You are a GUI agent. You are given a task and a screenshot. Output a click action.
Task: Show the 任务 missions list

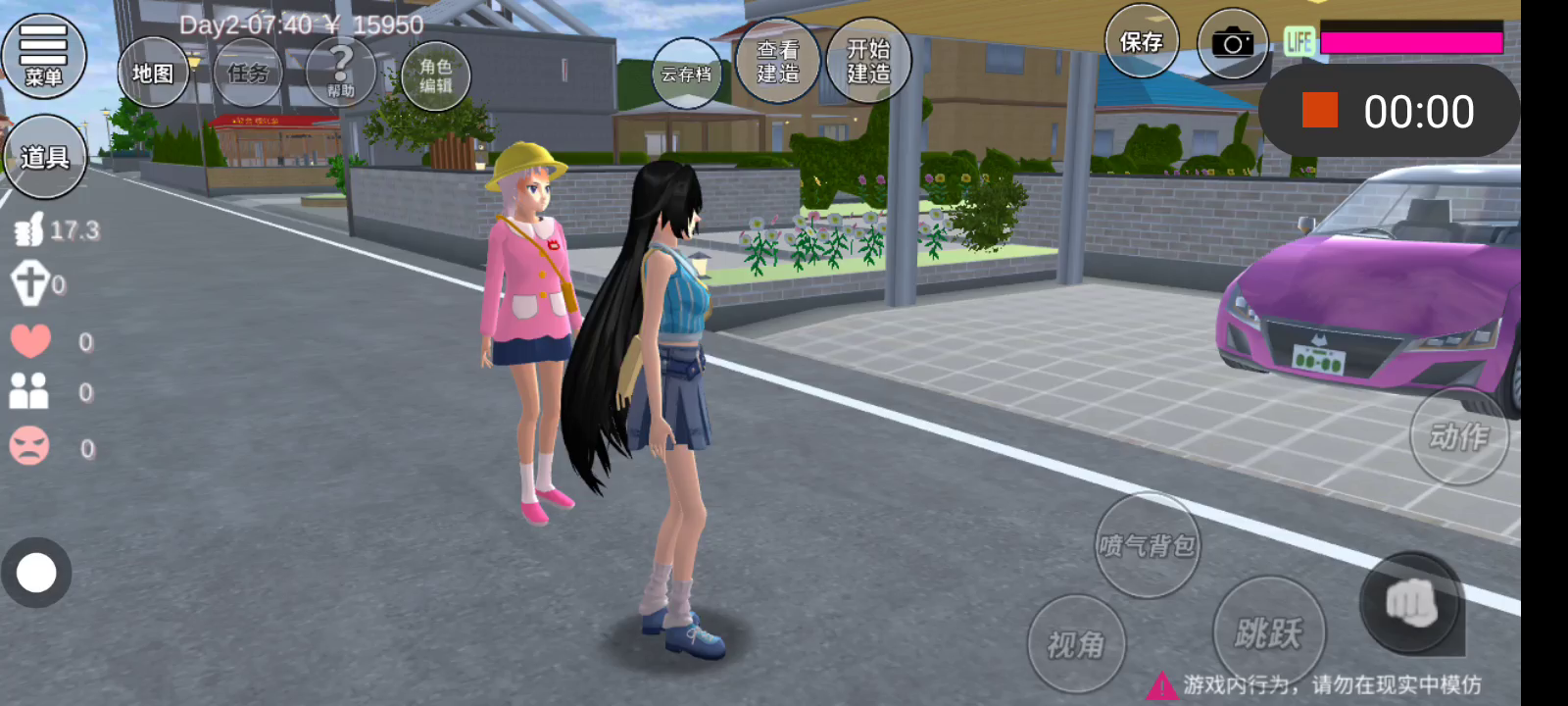[x=248, y=73]
